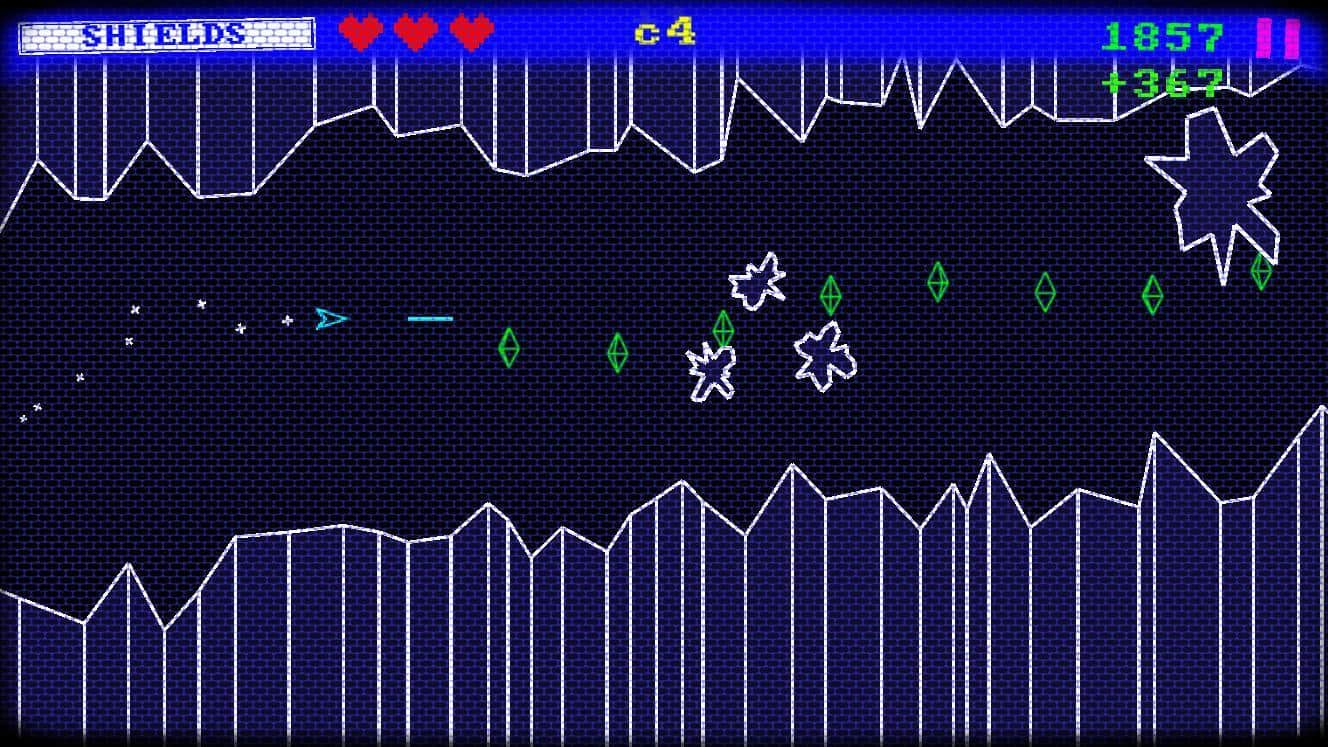Click the green +367 bonus text
1328x747 pixels.
tap(1162, 85)
